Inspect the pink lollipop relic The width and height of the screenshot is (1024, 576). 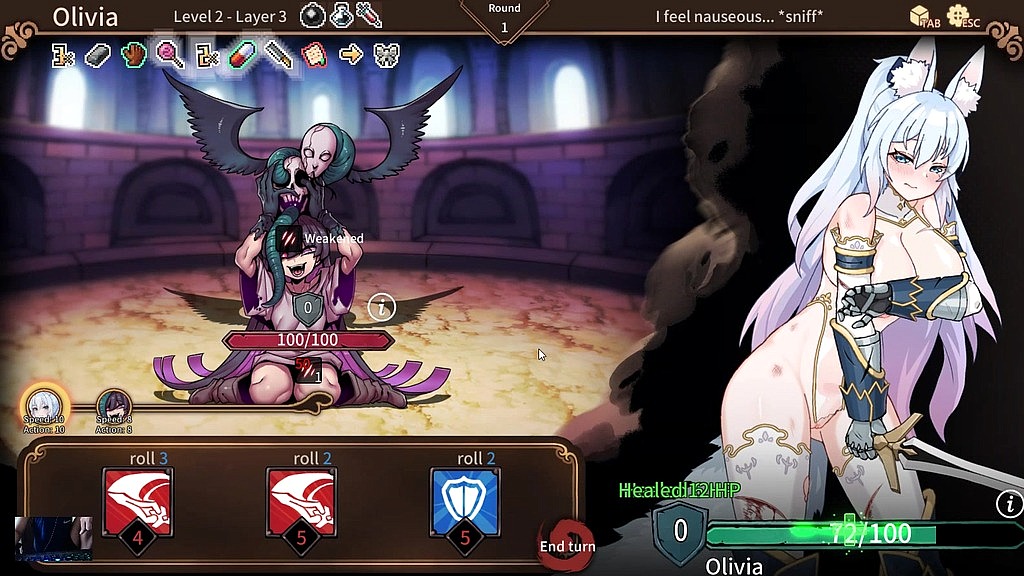coord(169,54)
